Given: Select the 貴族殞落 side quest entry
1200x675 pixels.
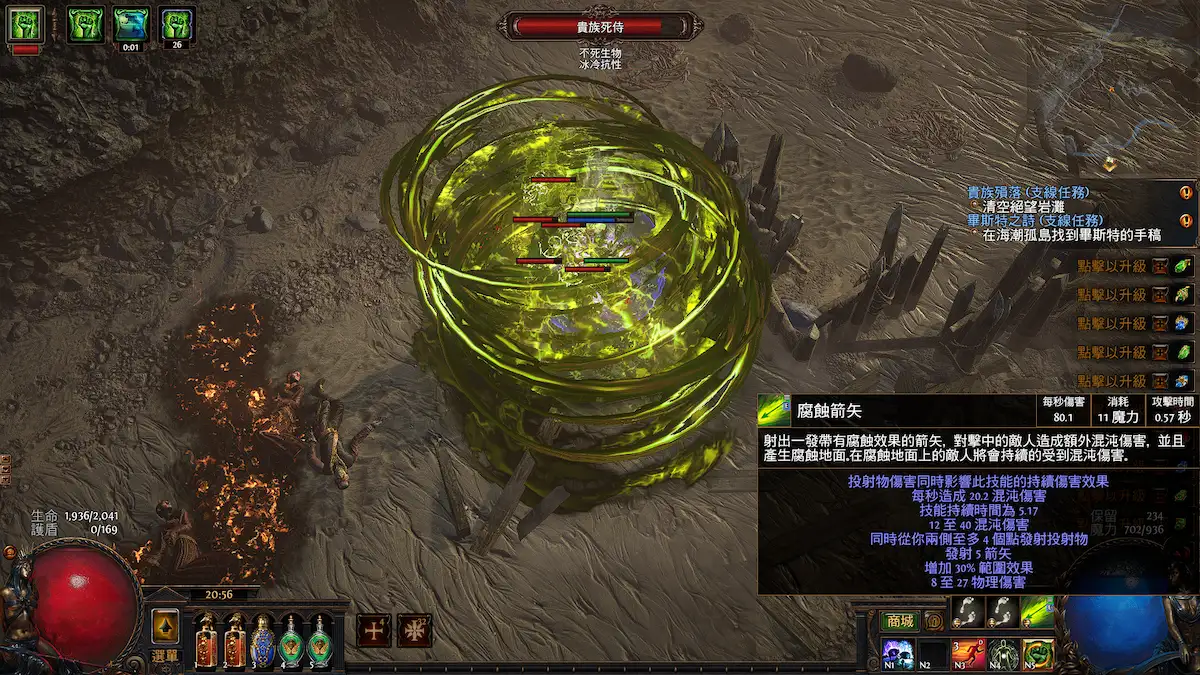Looking at the screenshot, I should (x=1028, y=192).
